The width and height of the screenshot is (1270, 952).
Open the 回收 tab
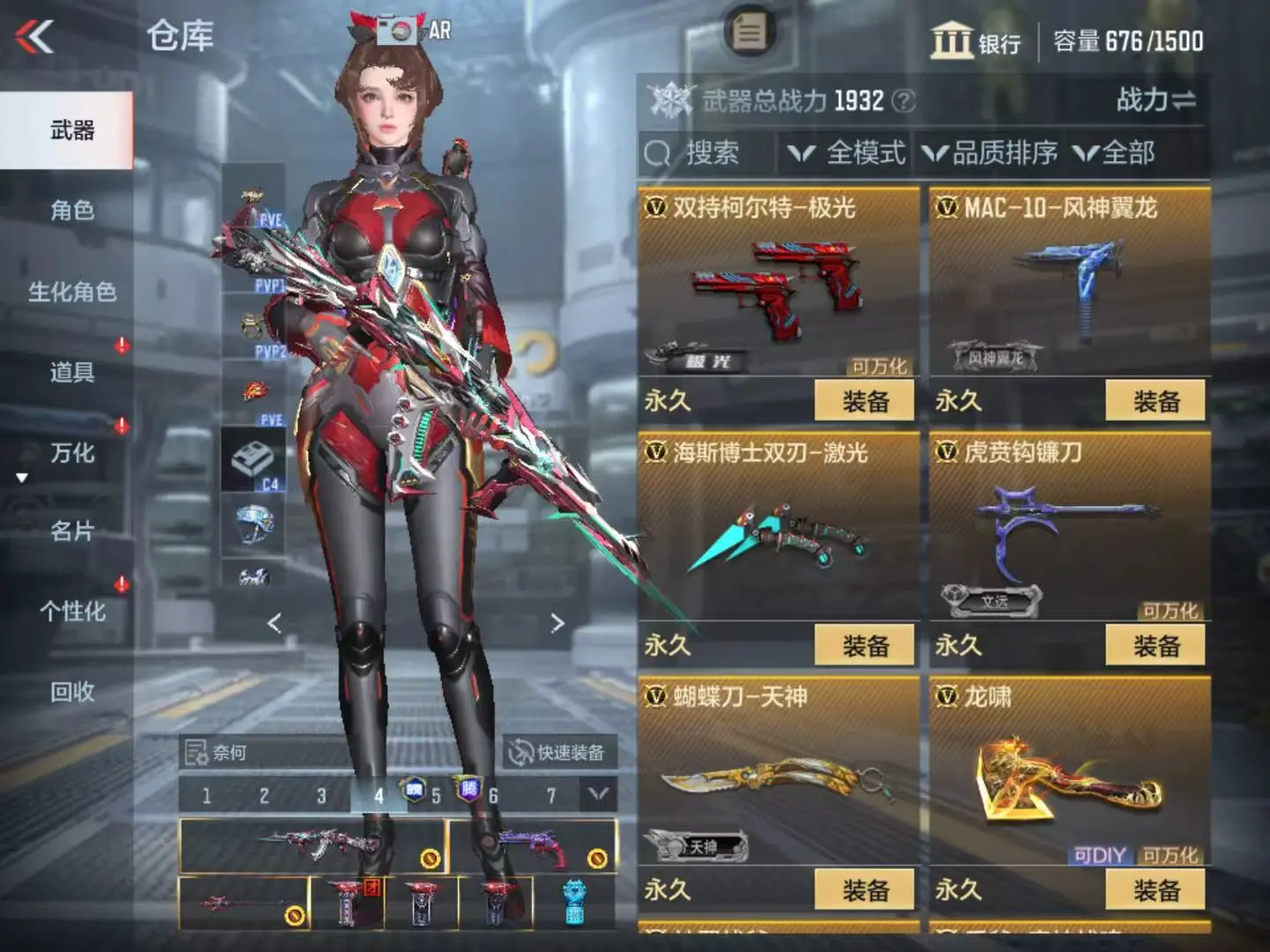click(x=71, y=692)
